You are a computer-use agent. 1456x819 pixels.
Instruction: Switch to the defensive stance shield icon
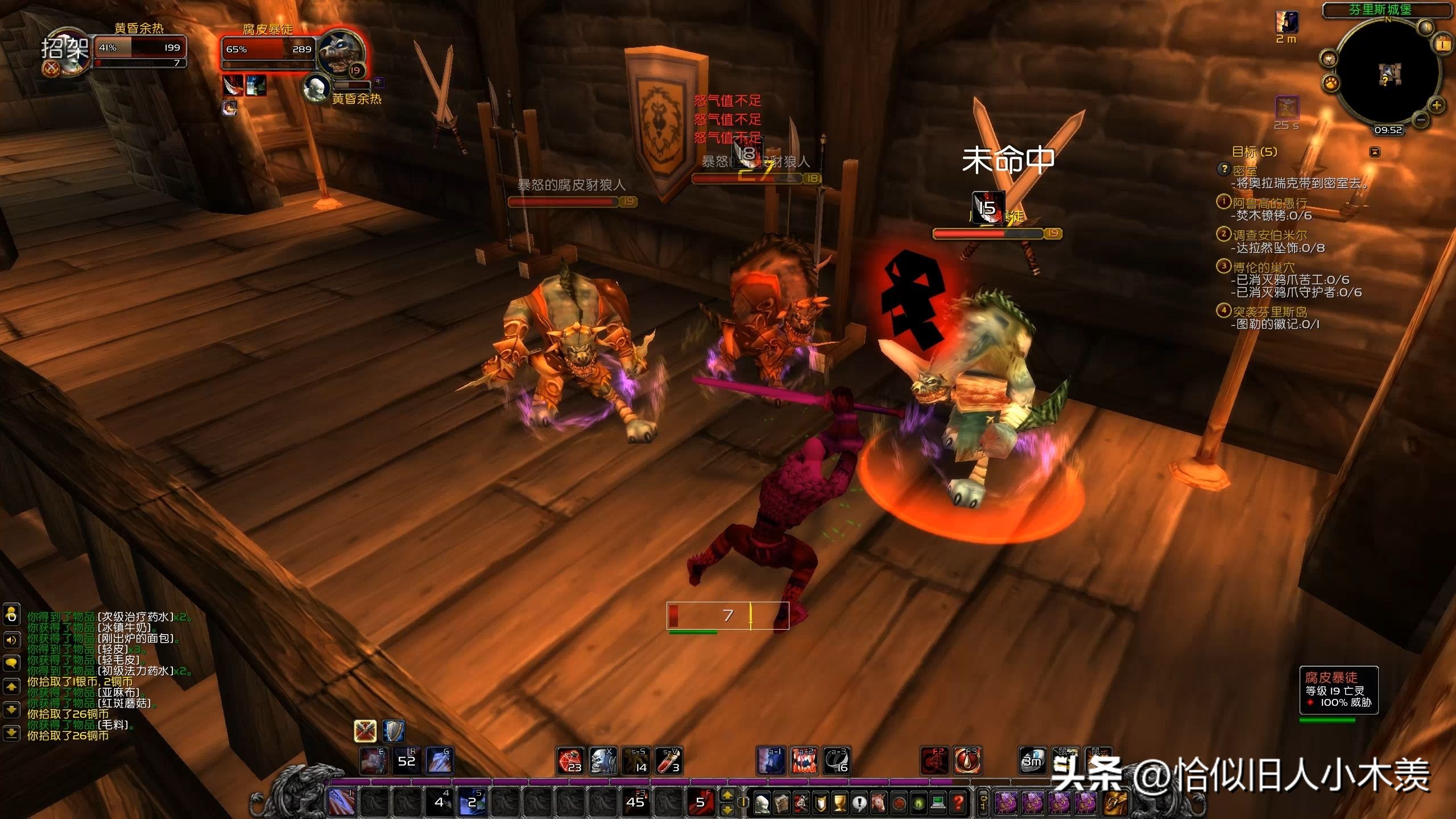click(x=393, y=731)
